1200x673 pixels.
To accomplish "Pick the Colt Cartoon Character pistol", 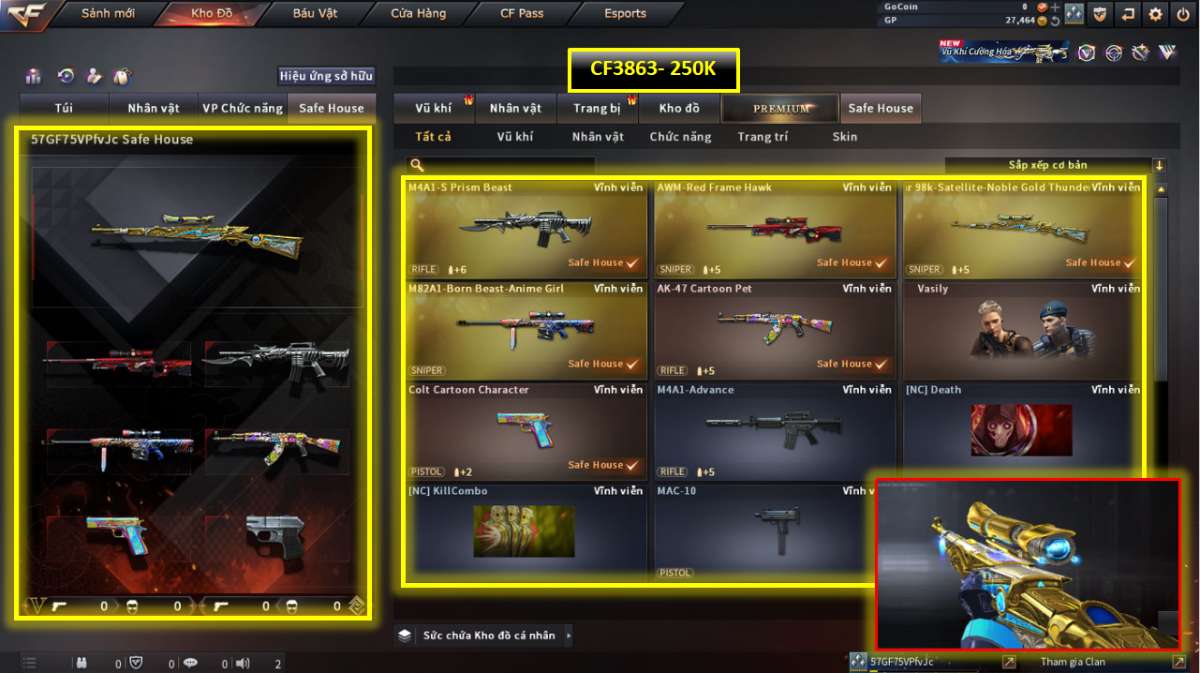I will [525, 430].
